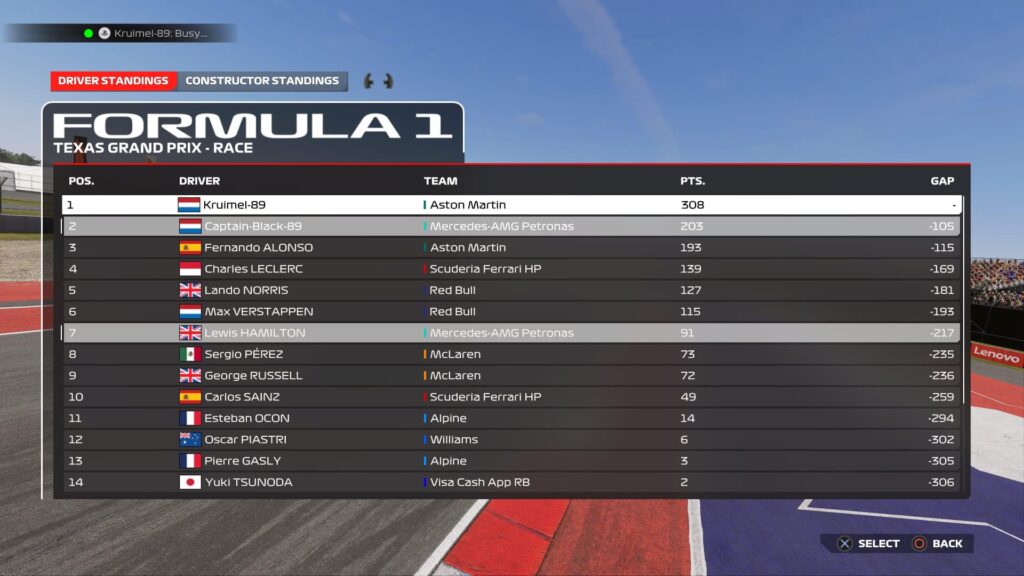Select the Driver Standings tab

[x=113, y=81]
